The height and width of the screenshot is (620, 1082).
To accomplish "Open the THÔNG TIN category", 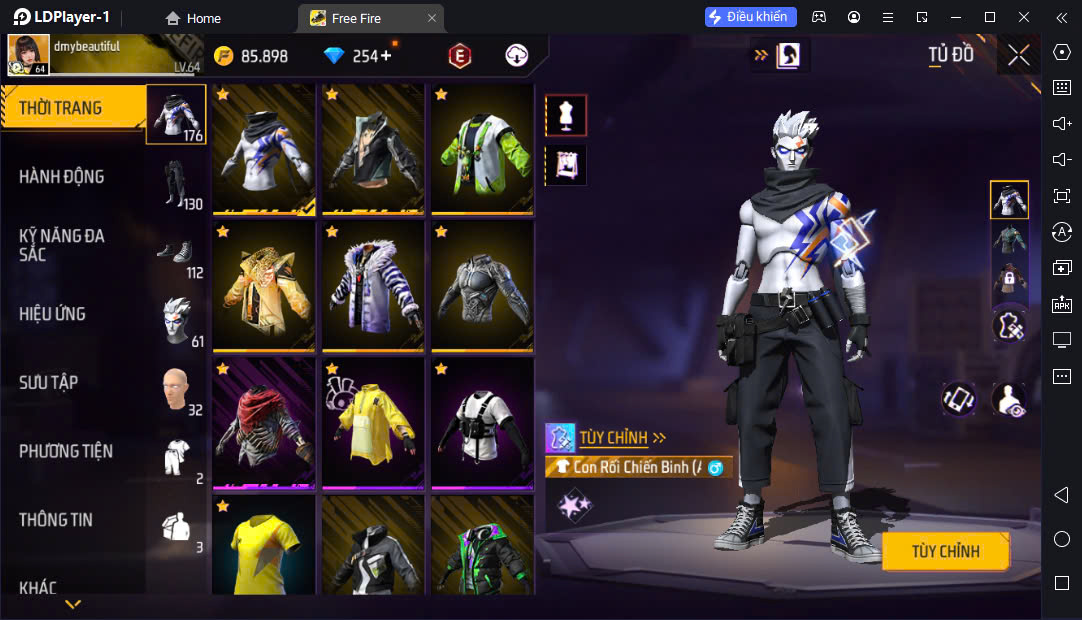I will click(75, 520).
